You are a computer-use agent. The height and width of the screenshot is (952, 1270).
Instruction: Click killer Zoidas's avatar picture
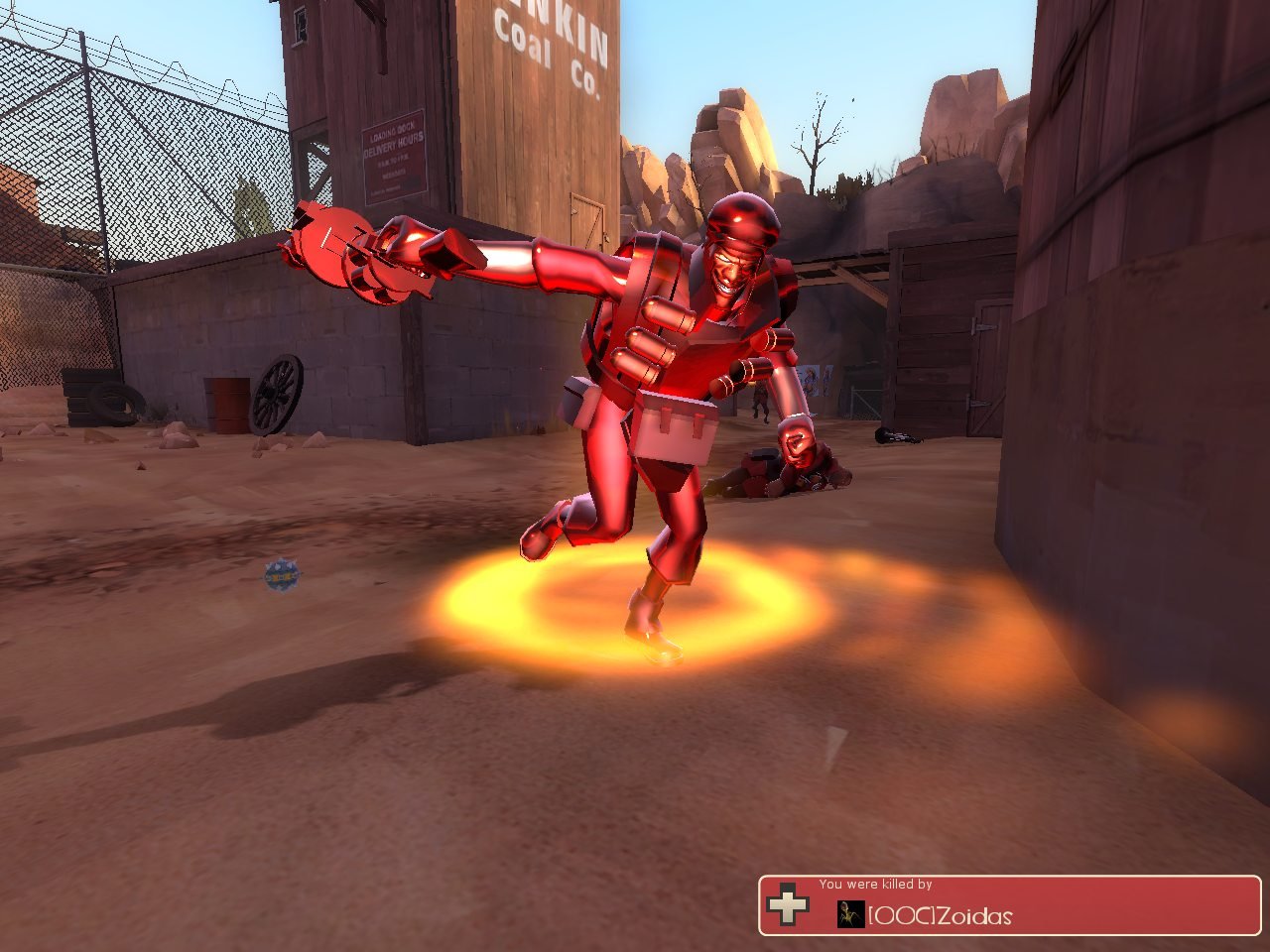pyautogui.click(x=850, y=914)
